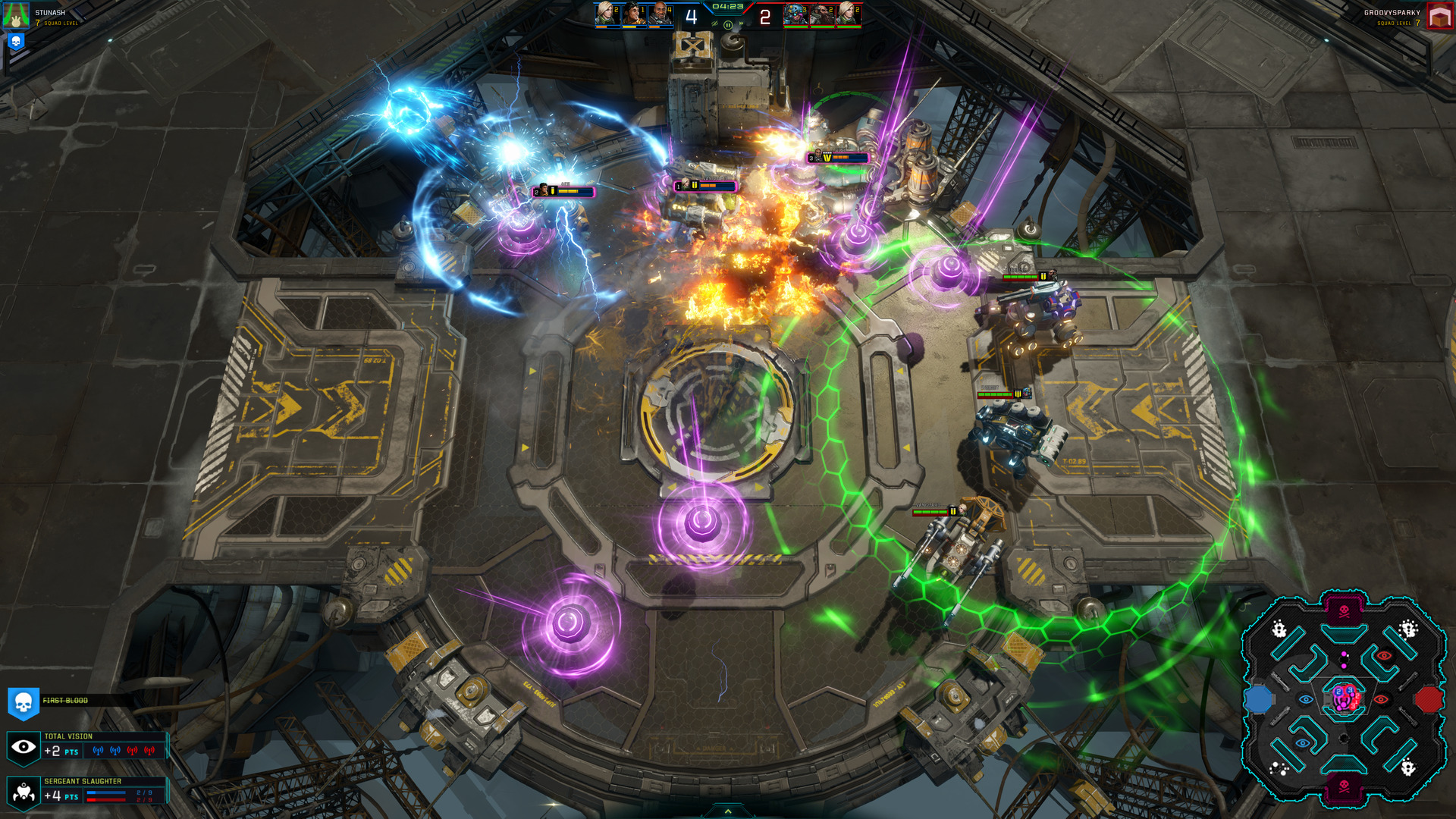The width and height of the screenshot is (1456, 819).
Task: Click the FIRST BLOOD objective label
Action: [65, 700]
